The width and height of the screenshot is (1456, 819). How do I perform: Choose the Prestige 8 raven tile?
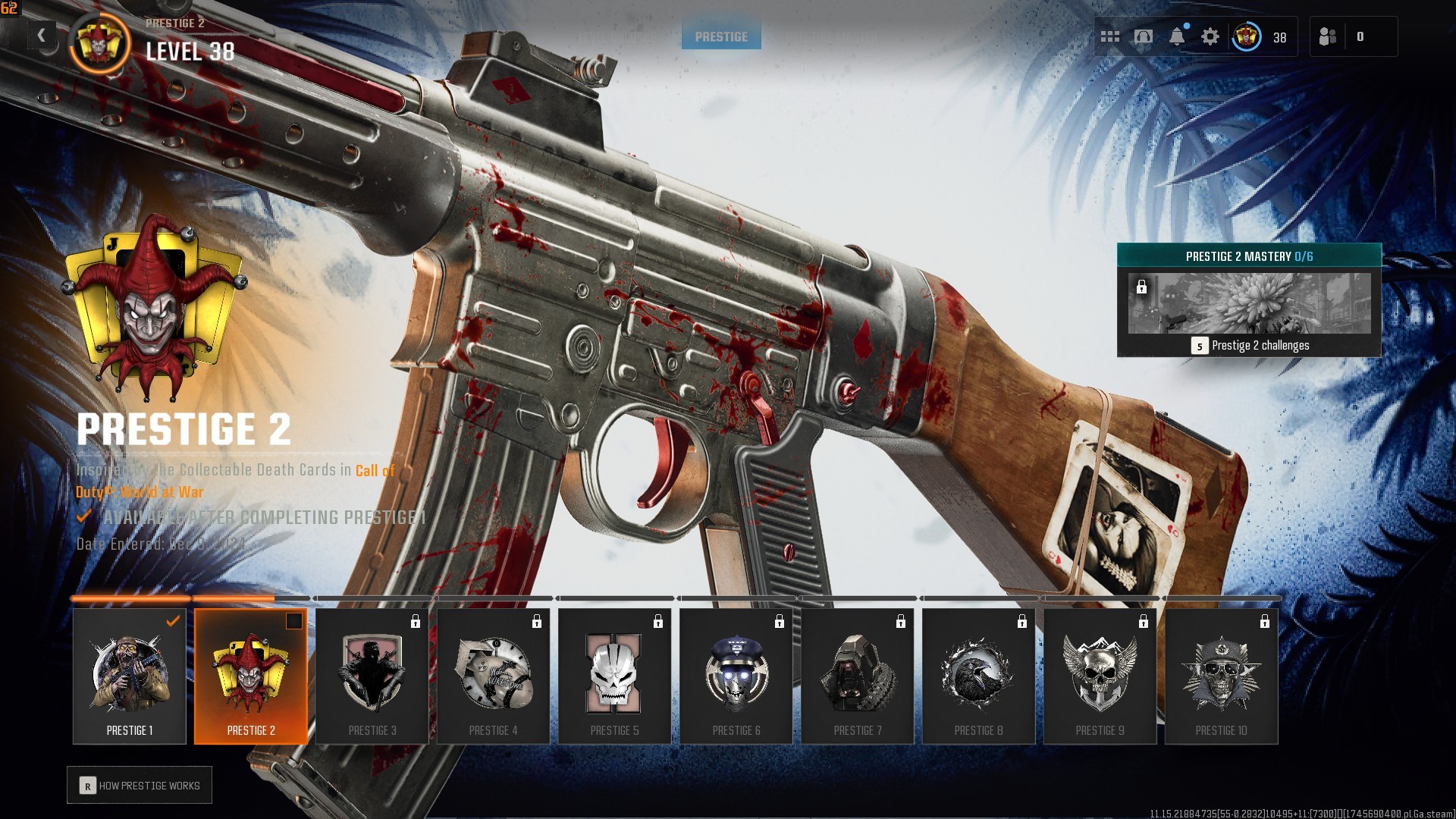click(979, 676)
